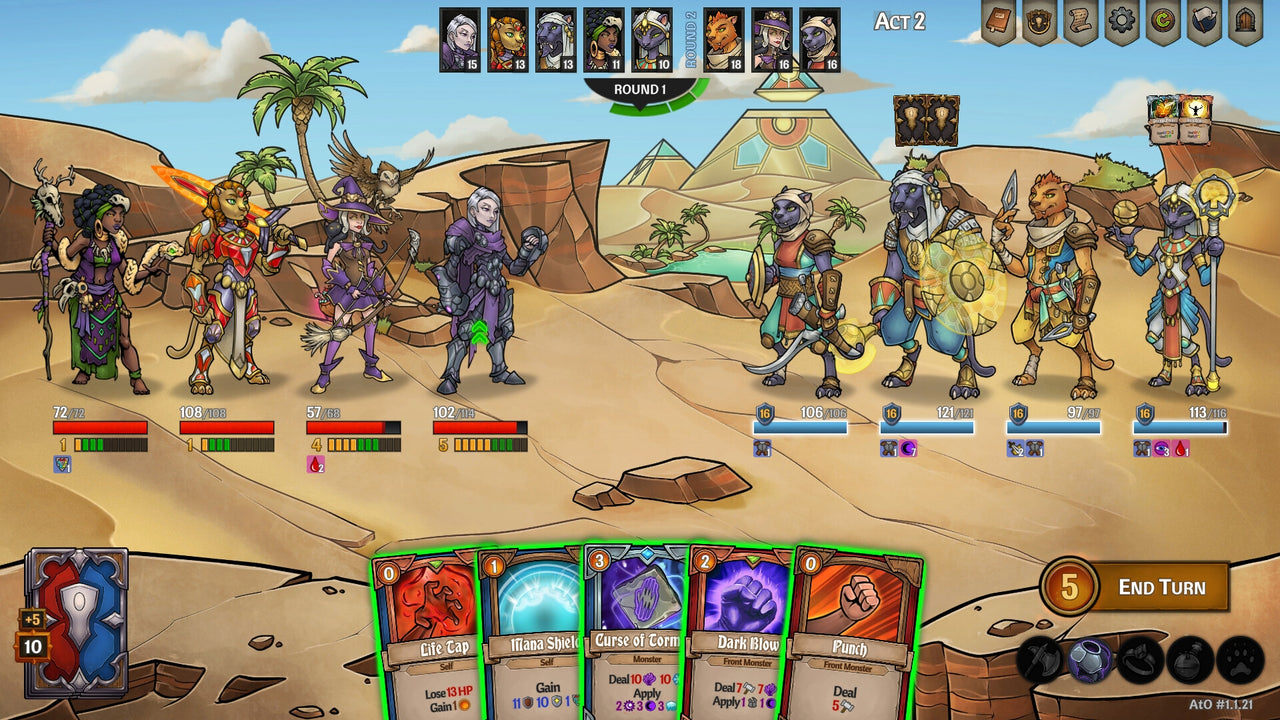1280x720 pixels.
Task: Click the white flag surrender banner icon
Action: tap(1205, 20)
